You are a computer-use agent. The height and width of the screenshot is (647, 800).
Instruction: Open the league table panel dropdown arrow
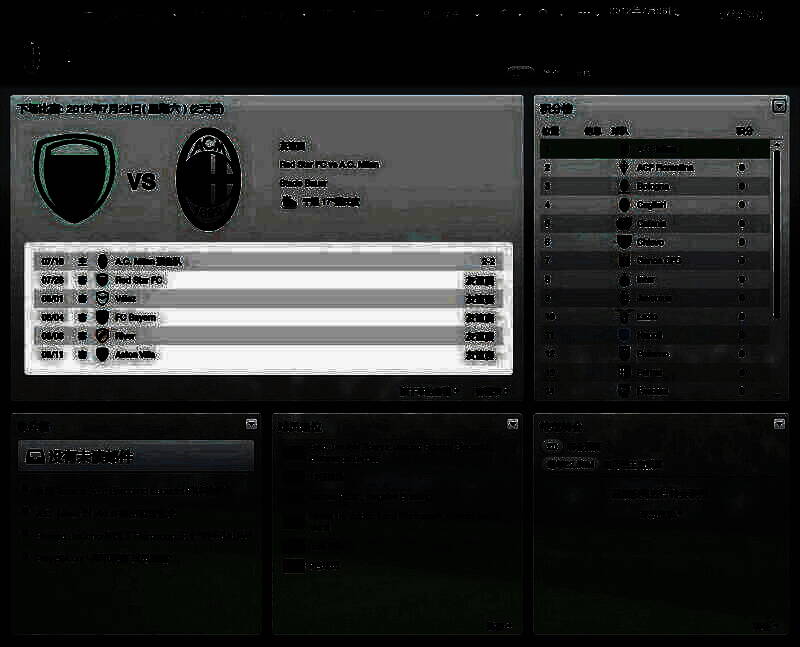pyautogui.click(x=779, y=106)
